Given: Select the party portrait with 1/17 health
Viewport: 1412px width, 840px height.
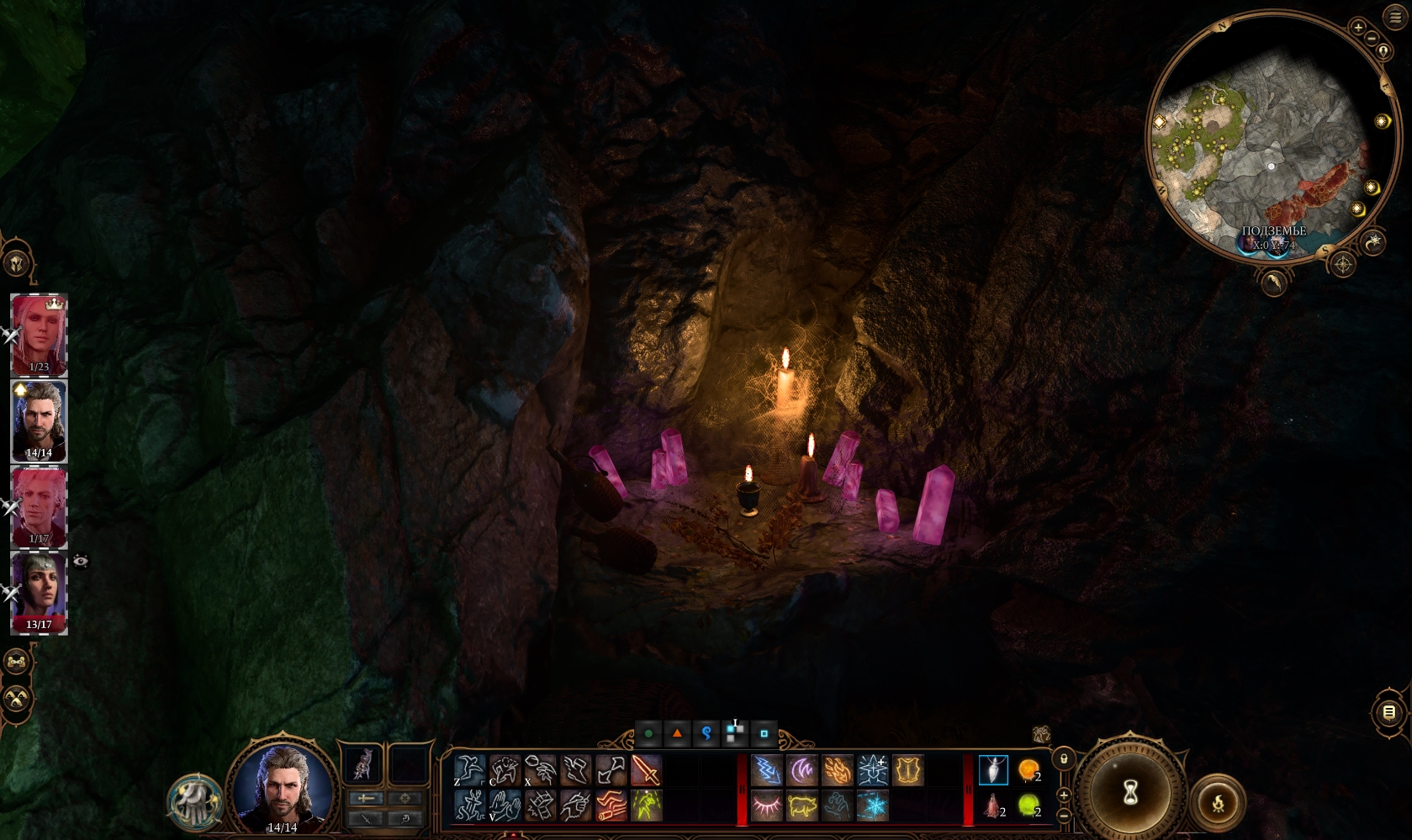Looking at the screenshot, I should pyautogui.click(x=39, y=505).
